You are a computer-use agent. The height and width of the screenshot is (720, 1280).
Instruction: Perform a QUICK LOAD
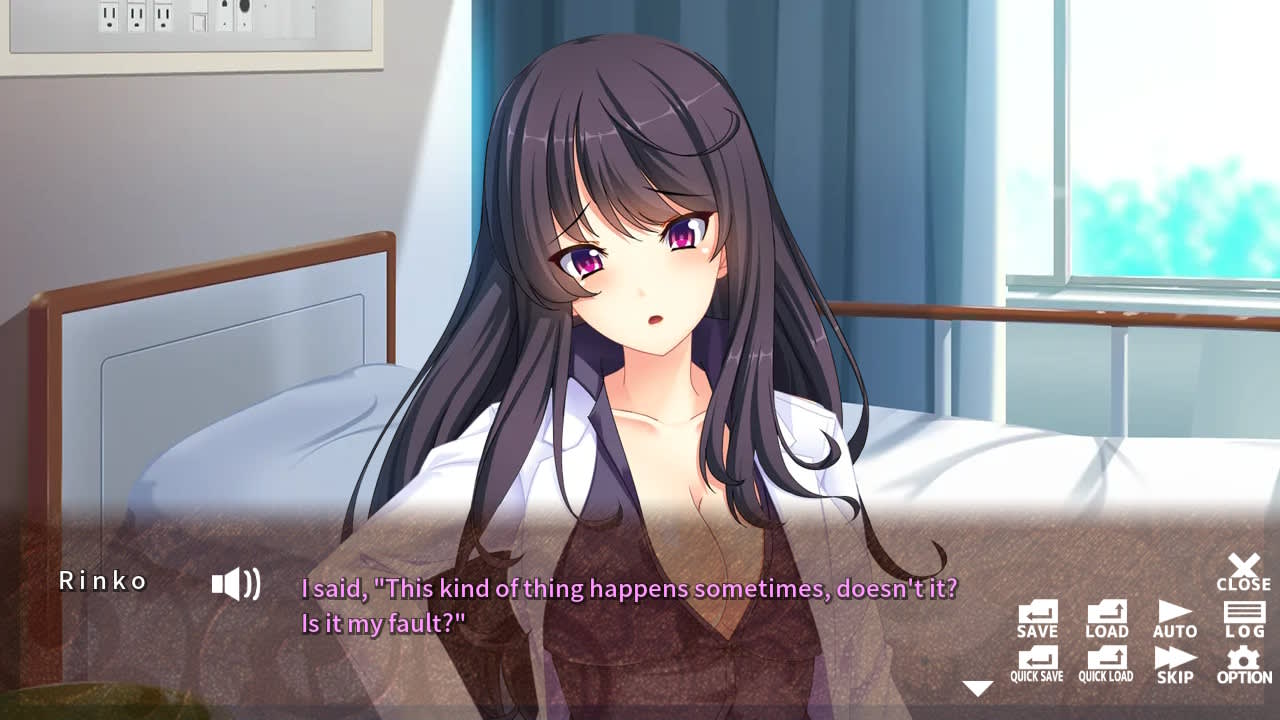1105,663
